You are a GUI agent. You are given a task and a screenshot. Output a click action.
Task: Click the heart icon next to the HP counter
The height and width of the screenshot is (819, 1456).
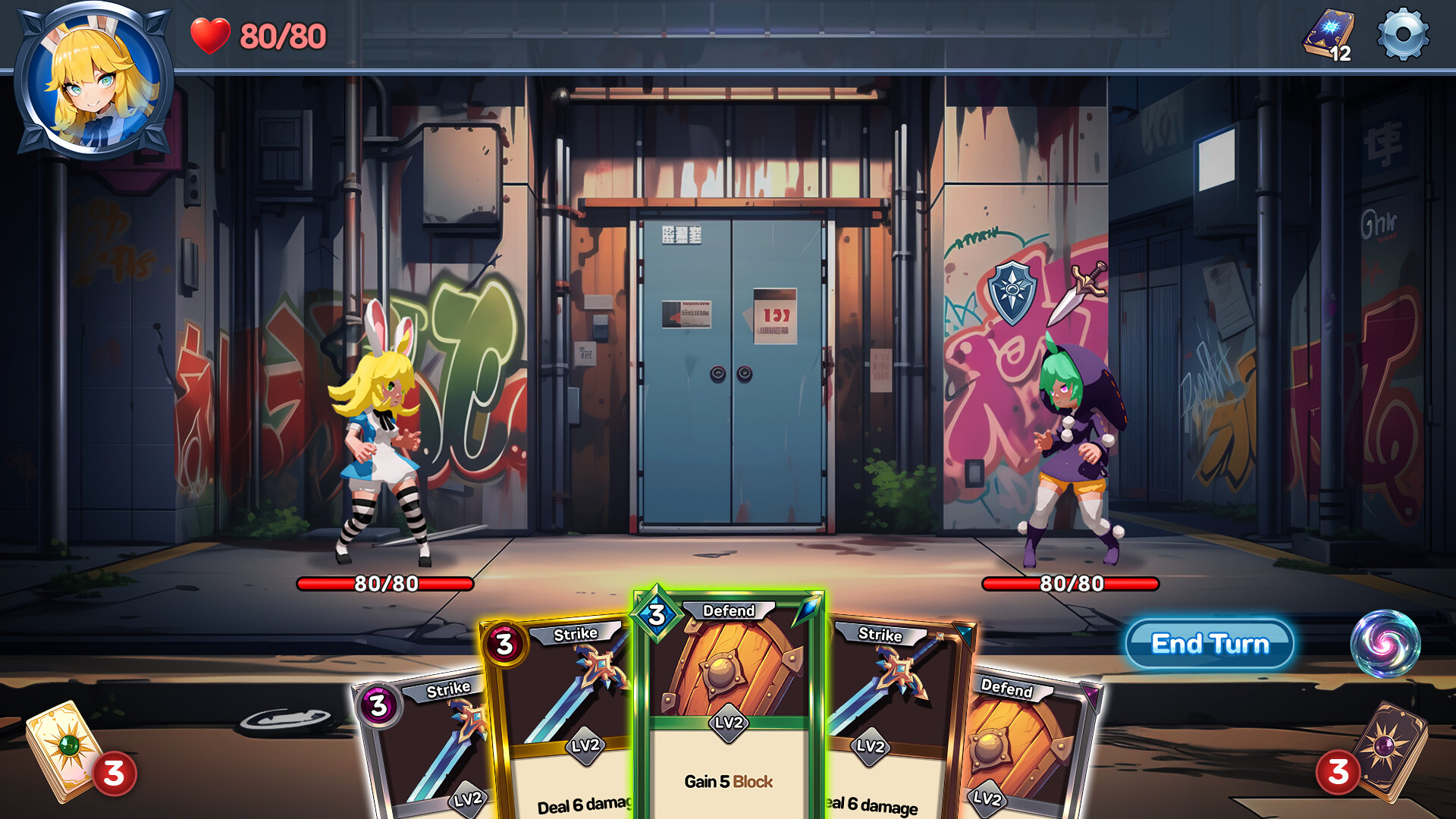pyautogui.click(x=210, y=33)
